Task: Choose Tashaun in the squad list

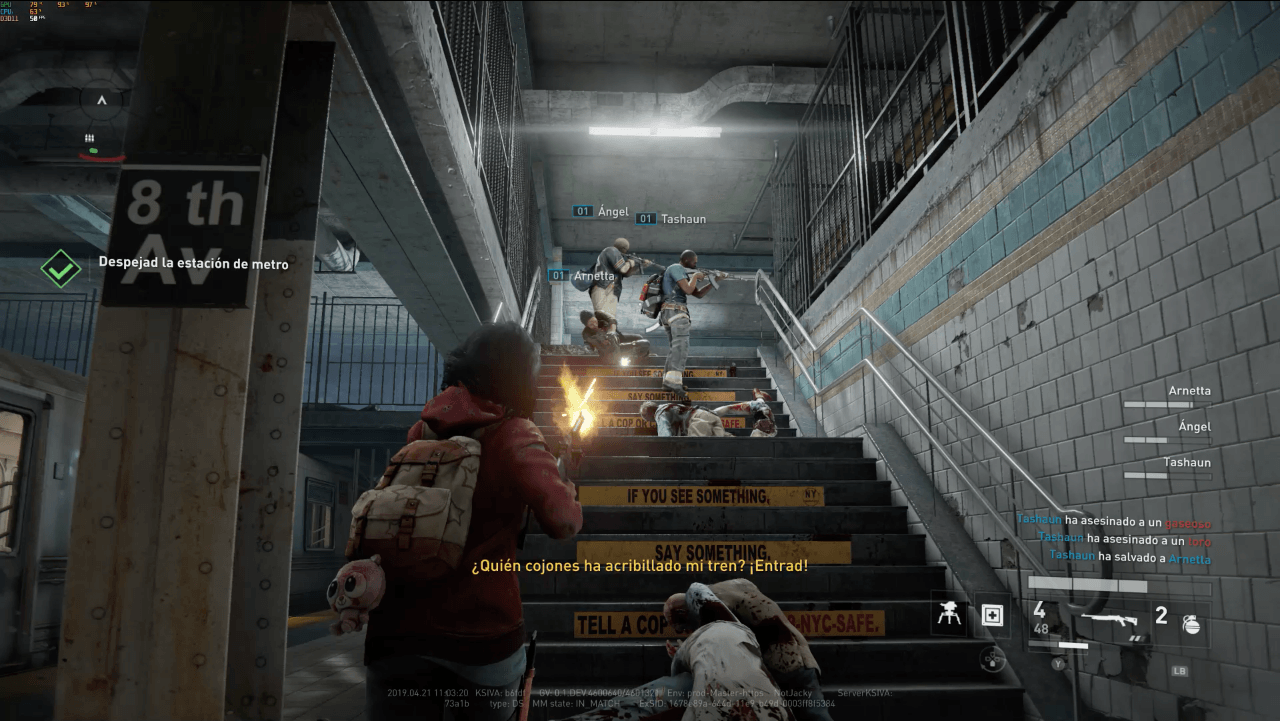Action: coord(1186,463)
